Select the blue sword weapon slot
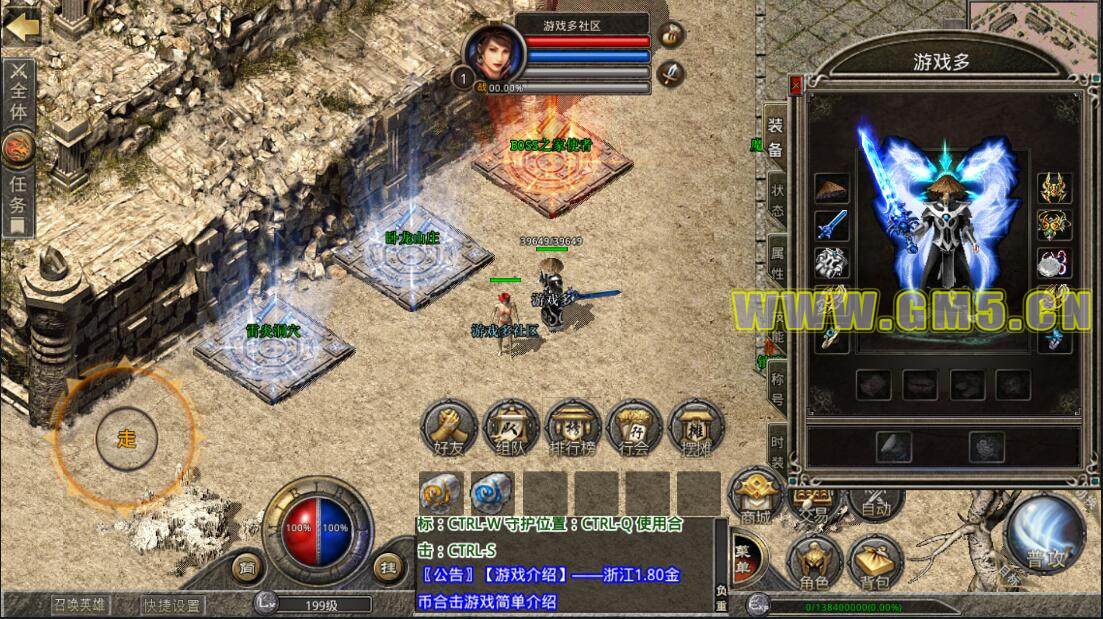Viewport: 1103px width, 619px height. pos(832,225)
